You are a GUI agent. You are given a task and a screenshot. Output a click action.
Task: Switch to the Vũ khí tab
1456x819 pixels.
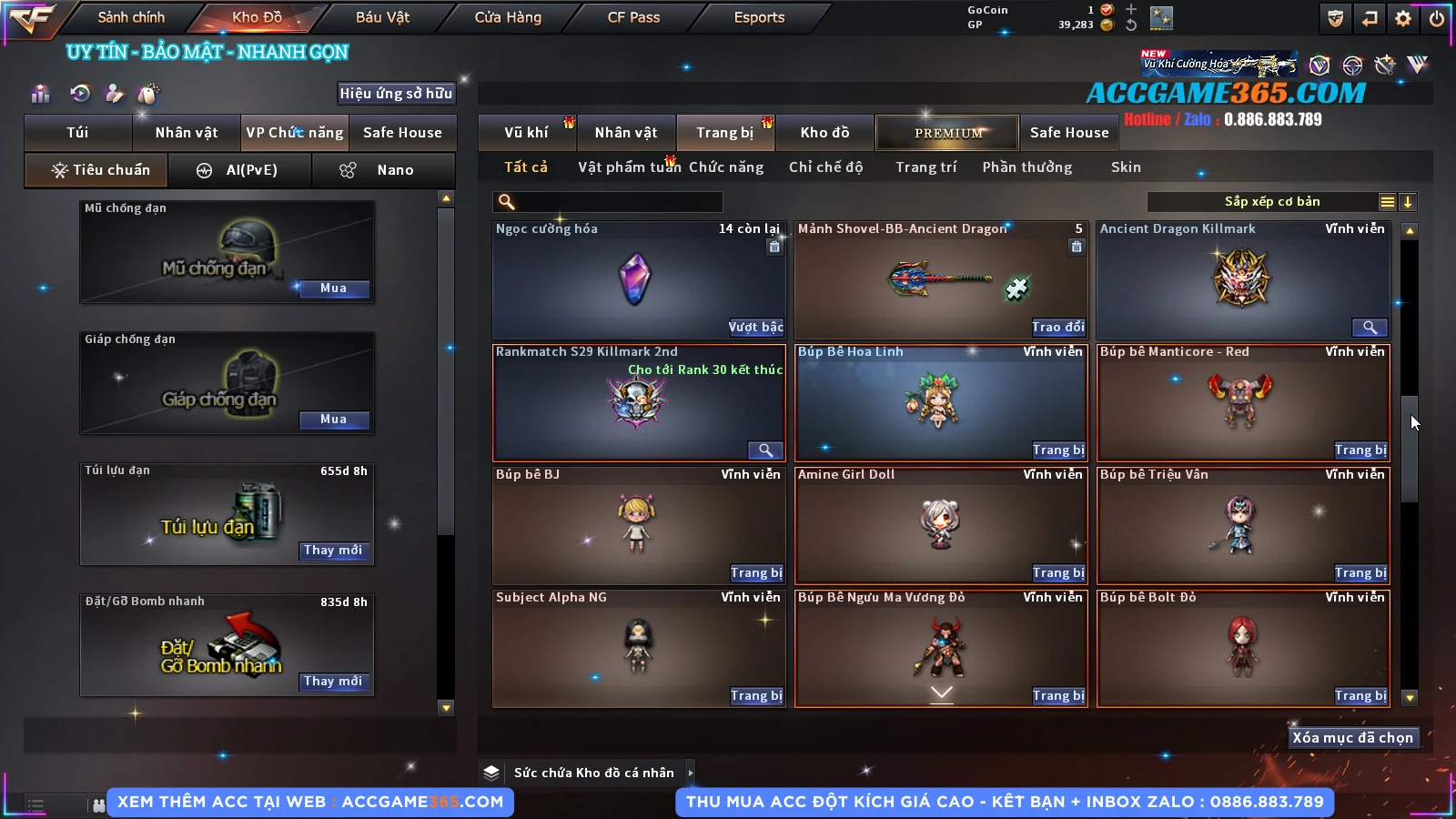(x=526, y=133)
